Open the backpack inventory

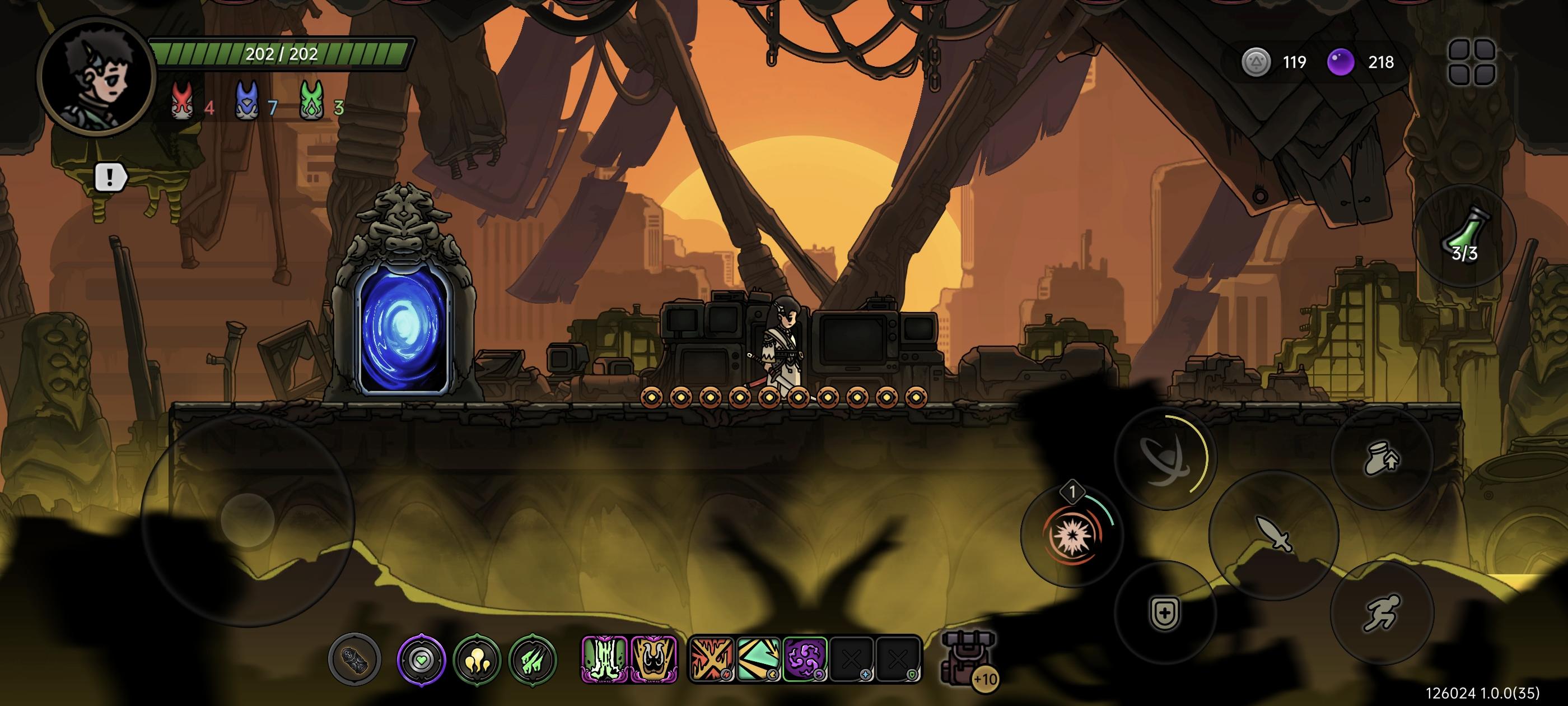tap(968, 658)
